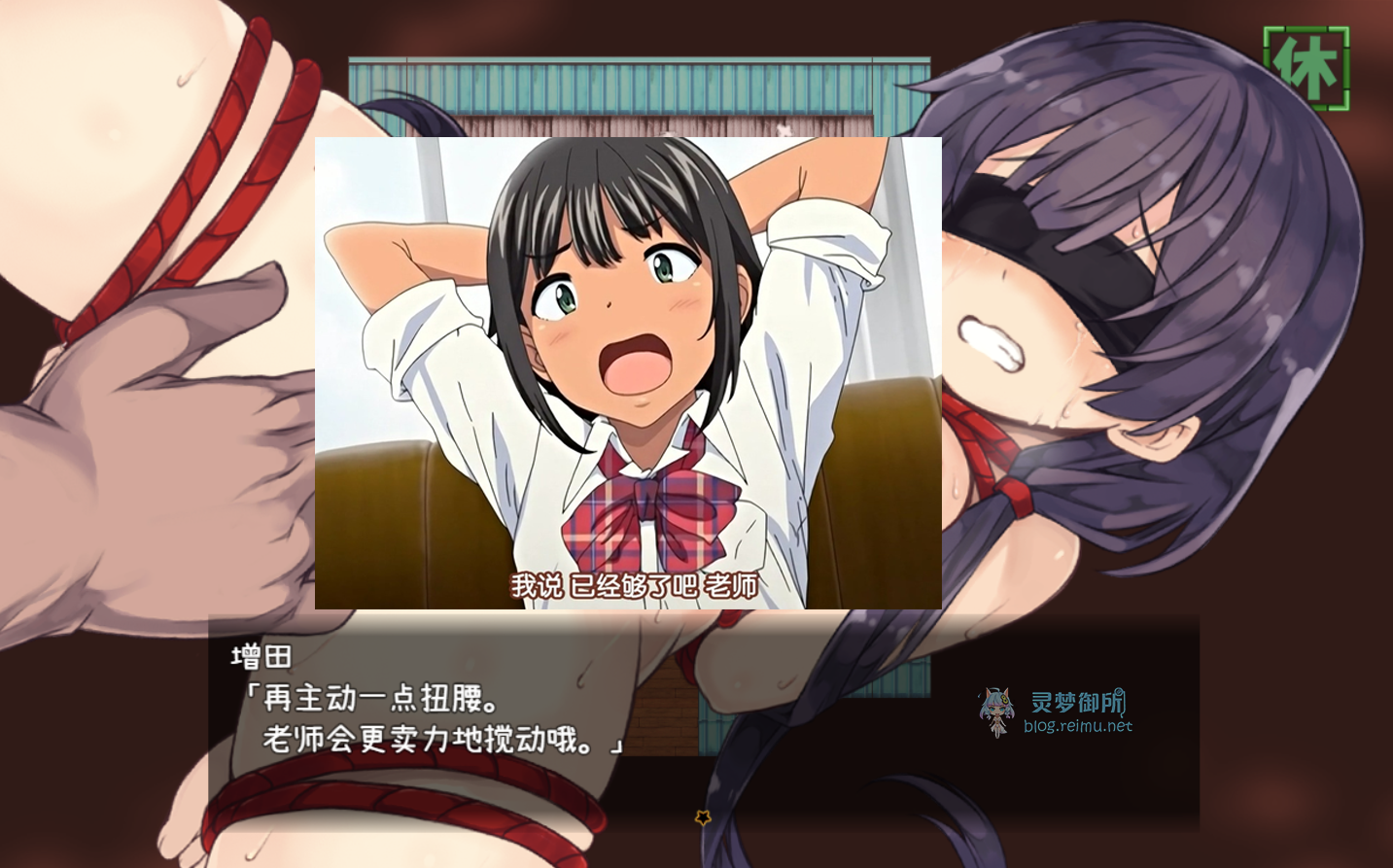This screenshot has width=1393, height=868.
Task: Click the star-shaped message prompt sprite
Action: point(703,817)
